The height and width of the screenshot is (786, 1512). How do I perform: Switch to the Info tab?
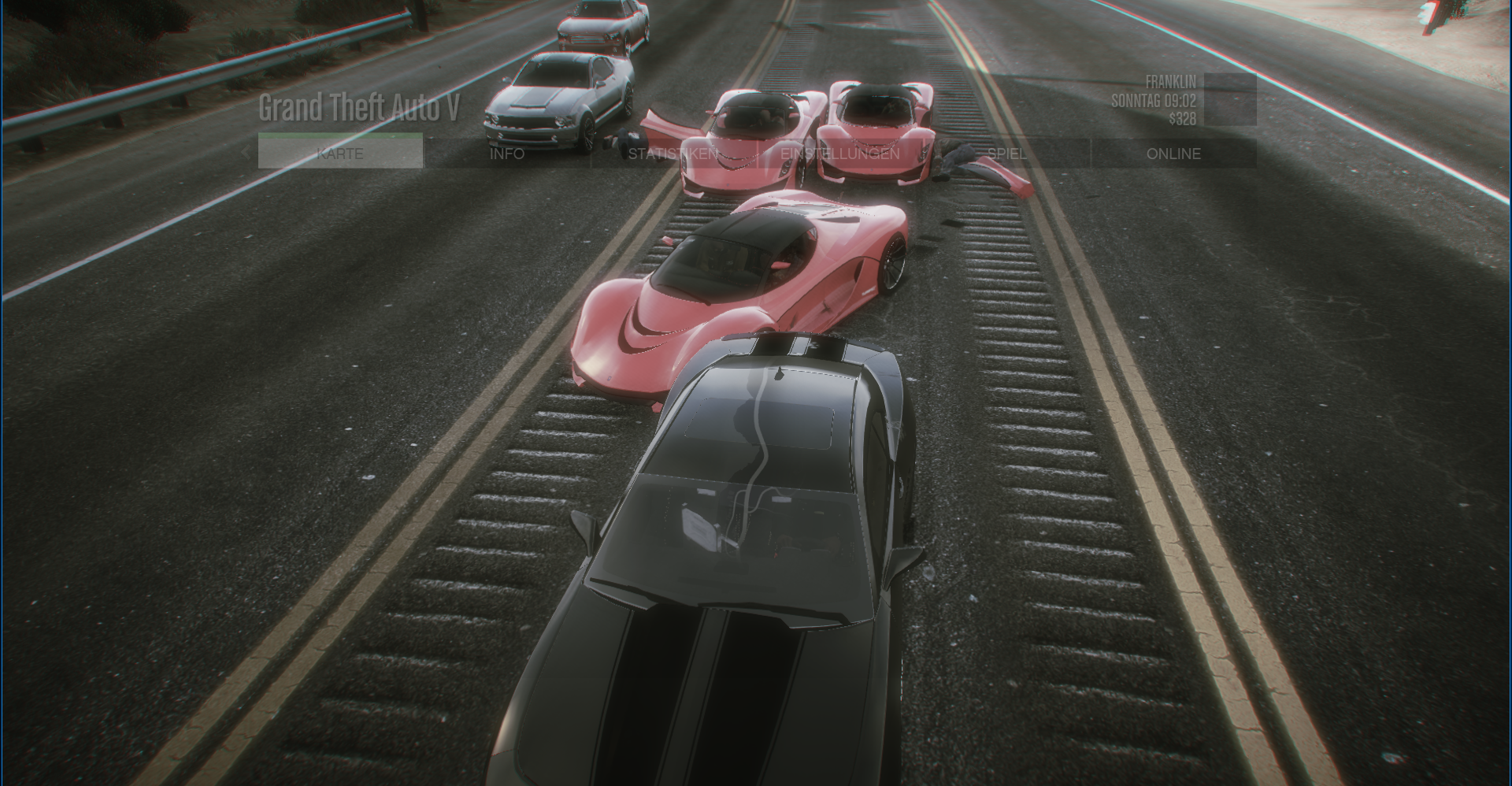pyautogui.click(x=507, y=154)
